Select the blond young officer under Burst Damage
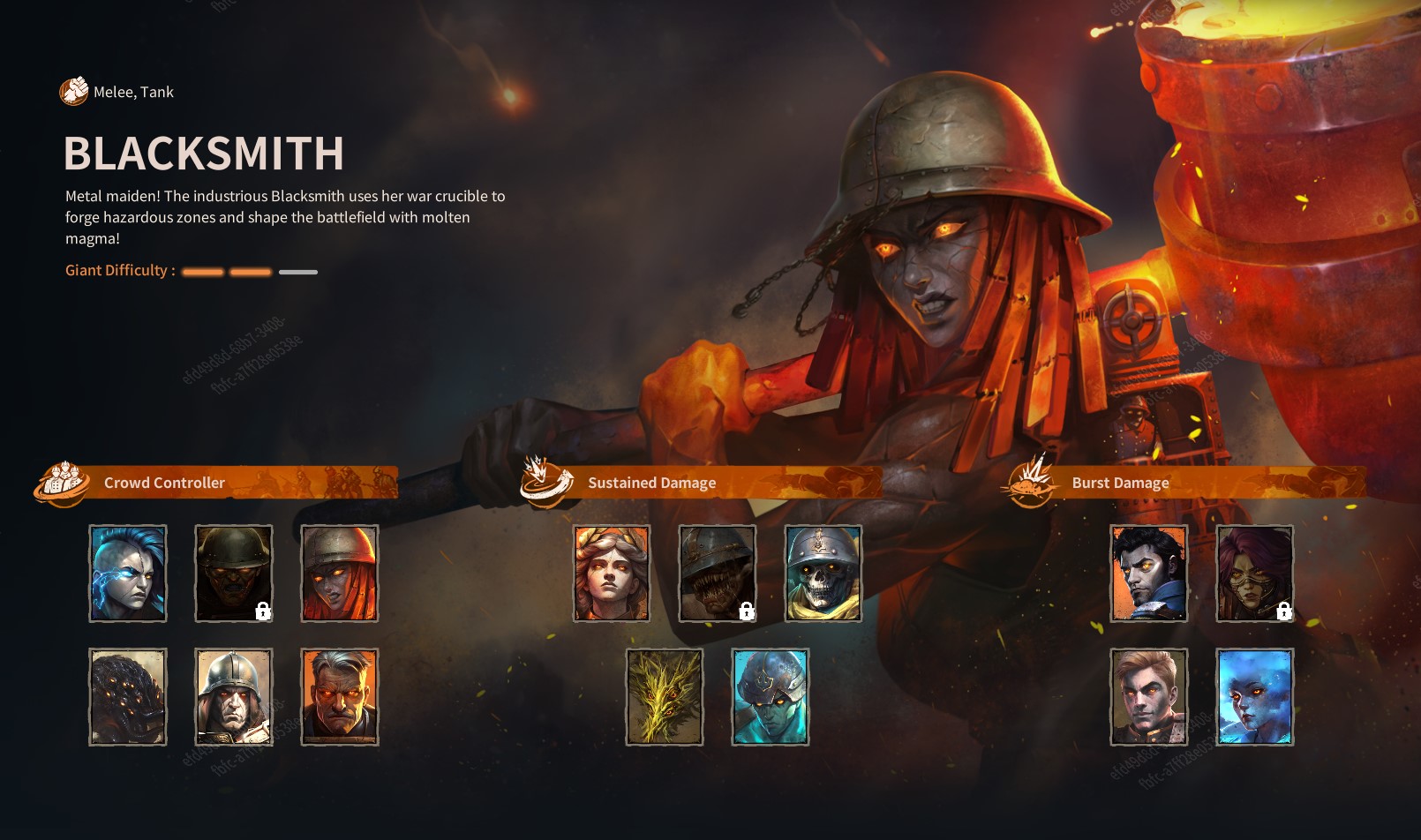The width and height of the screenshot is (1421, 840). [x=1148, y=696]
